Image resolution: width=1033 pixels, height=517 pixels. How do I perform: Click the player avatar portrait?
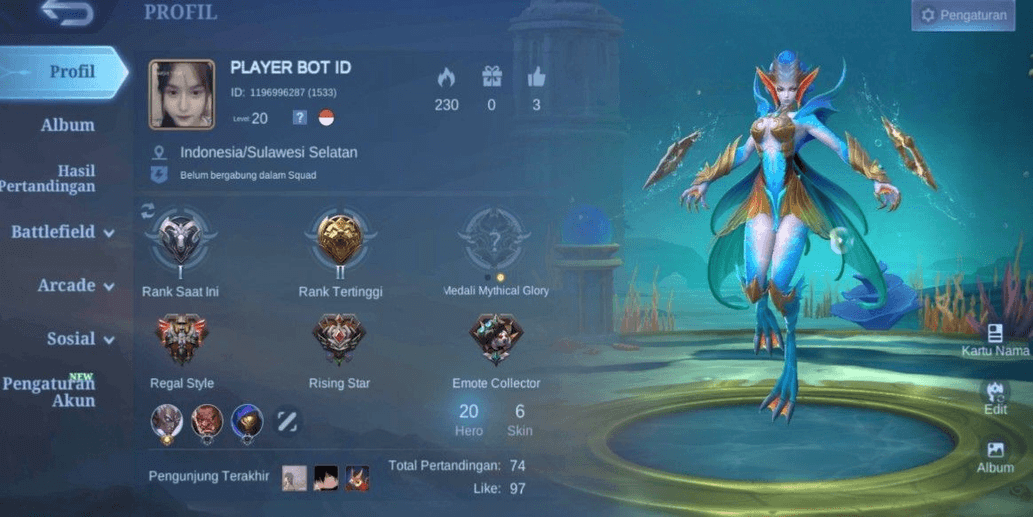click(182, 95)
